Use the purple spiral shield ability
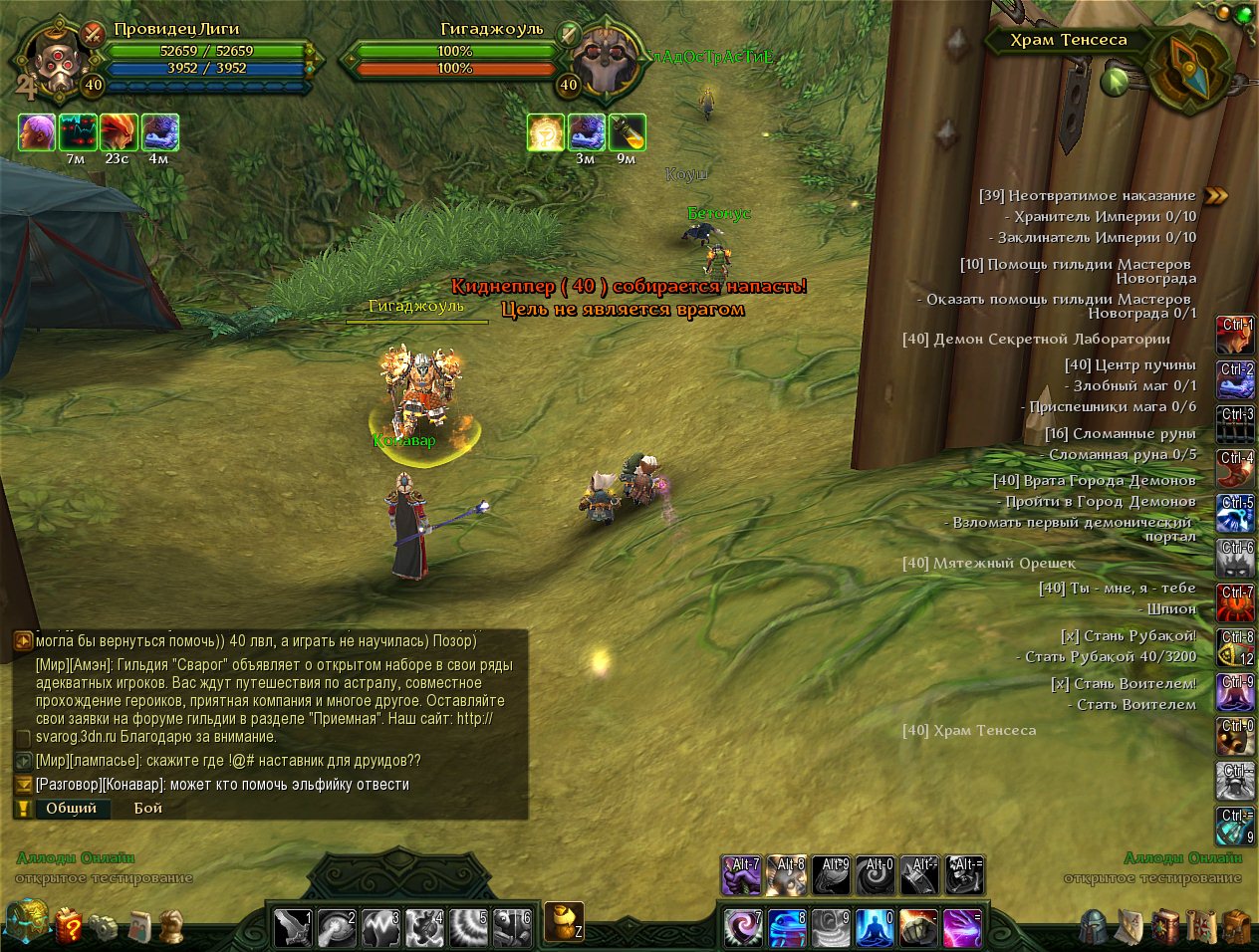 742,927
